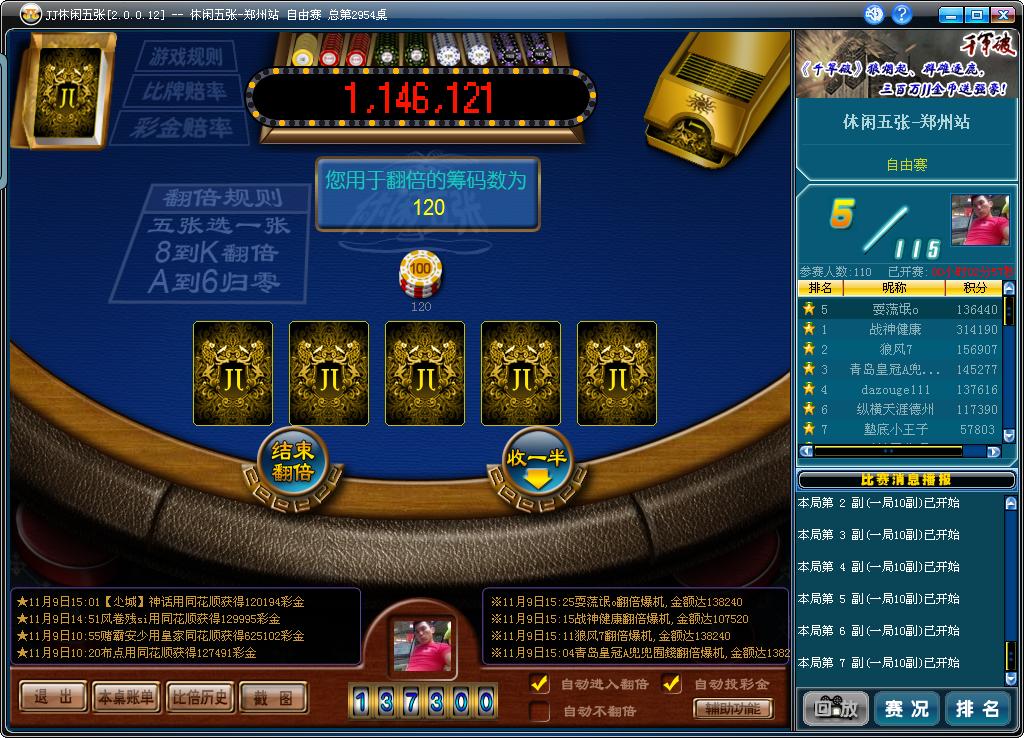Click the 结束翻倍 (end doubling) button
This screenshot has width=1024, height=738.
pos(291,463)
